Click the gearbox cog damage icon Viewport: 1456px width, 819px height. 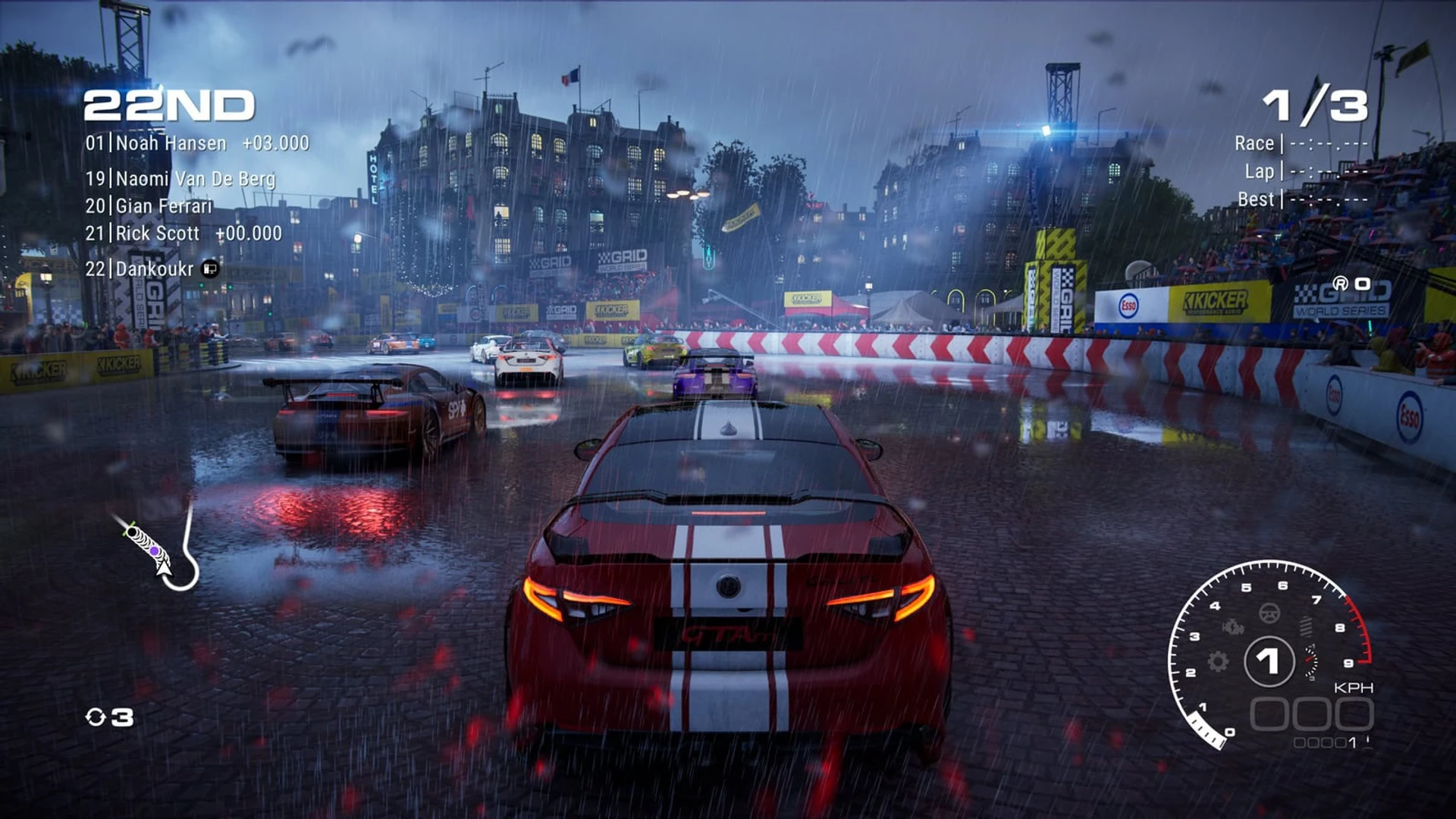tap(1218, 661)
